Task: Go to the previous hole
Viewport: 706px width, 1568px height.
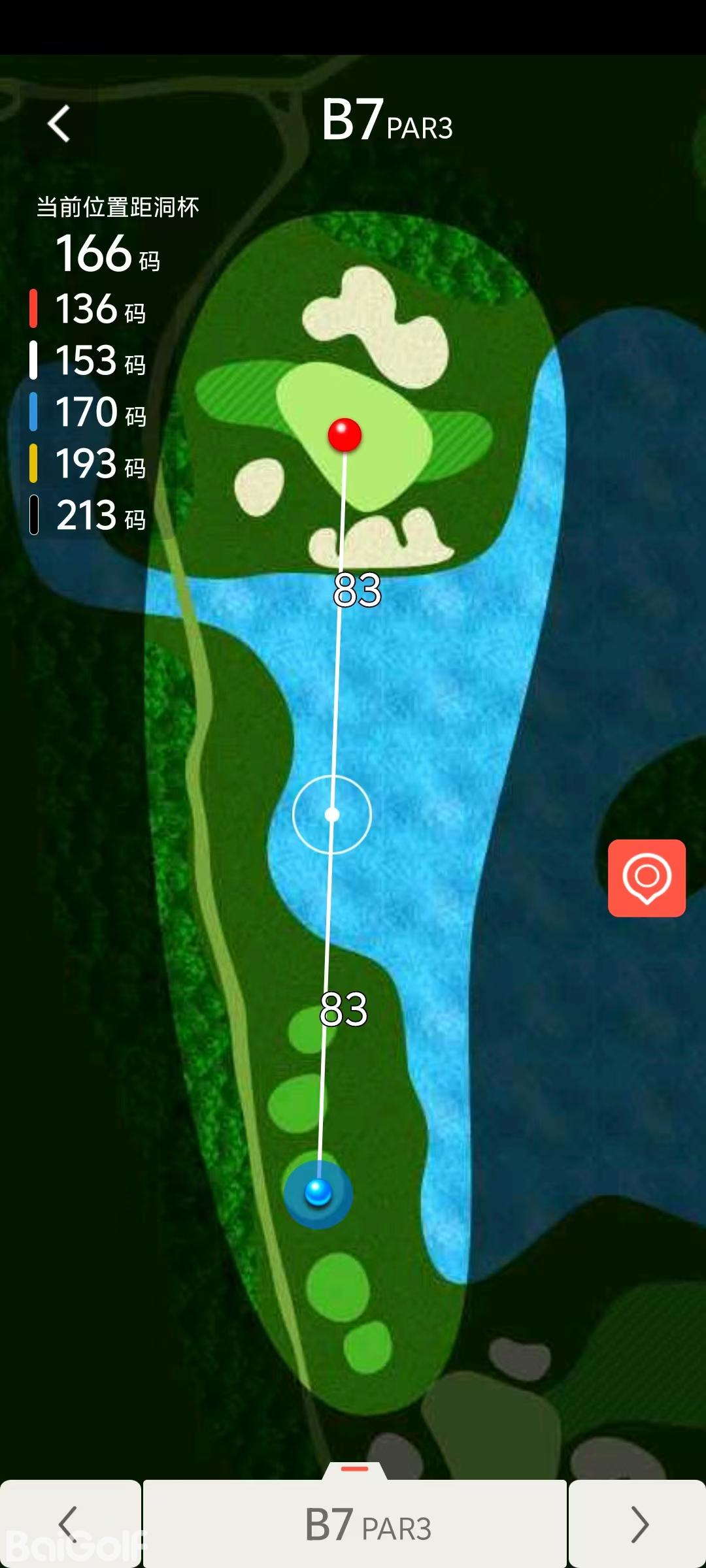Action: click(69, 1524)
